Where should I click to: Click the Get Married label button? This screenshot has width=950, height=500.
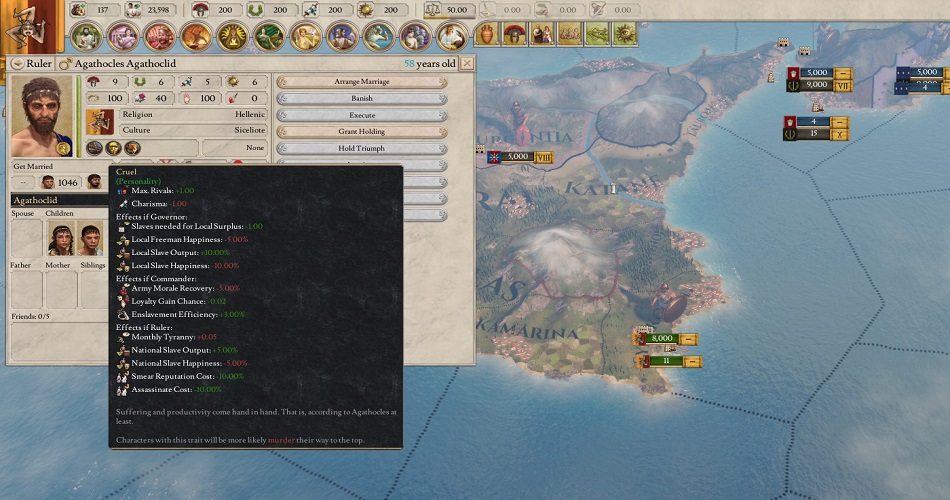(33, 166)
